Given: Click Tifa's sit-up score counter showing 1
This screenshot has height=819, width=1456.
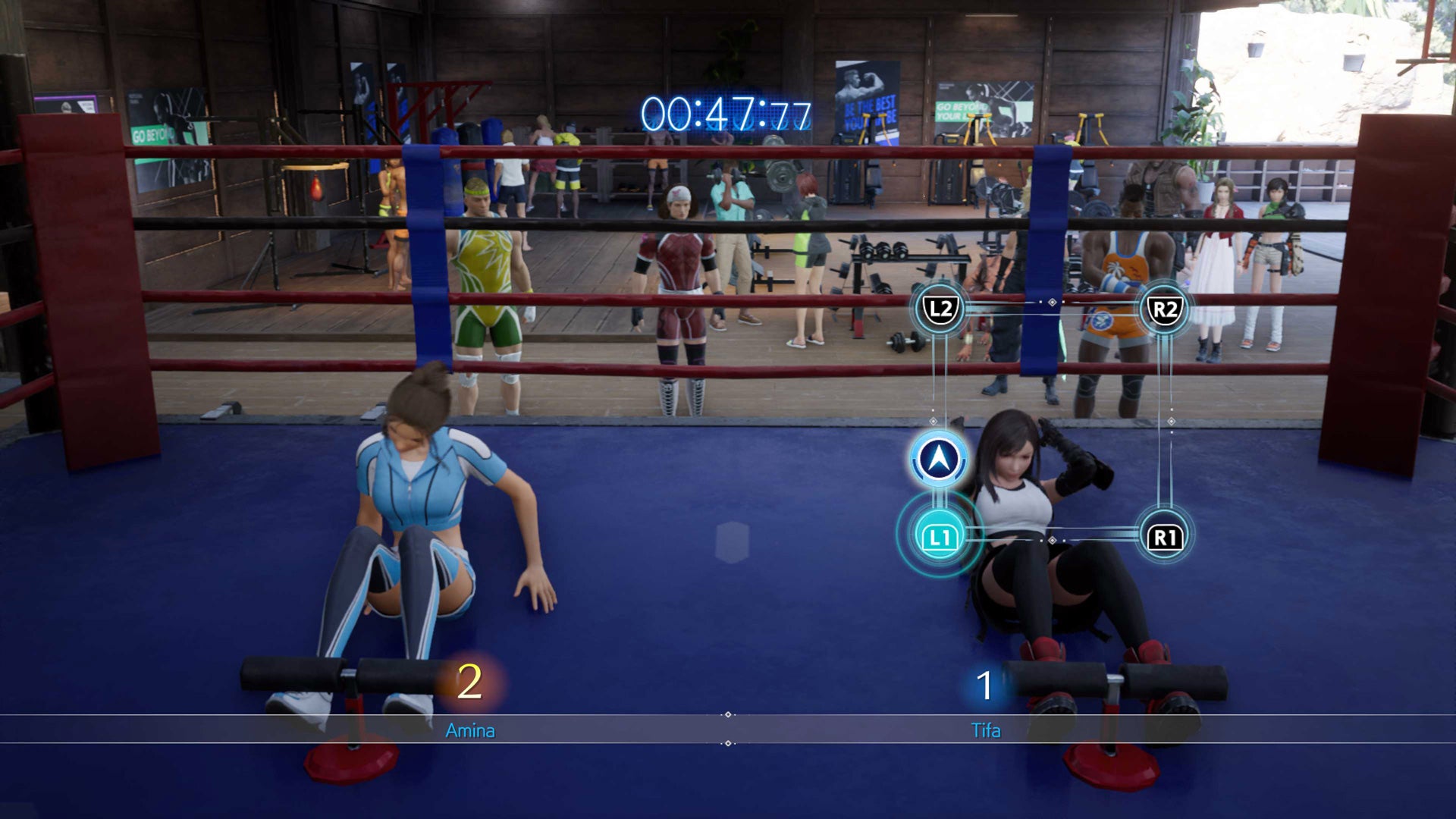Looking at the screenshot, I should [x=986, y=683].
